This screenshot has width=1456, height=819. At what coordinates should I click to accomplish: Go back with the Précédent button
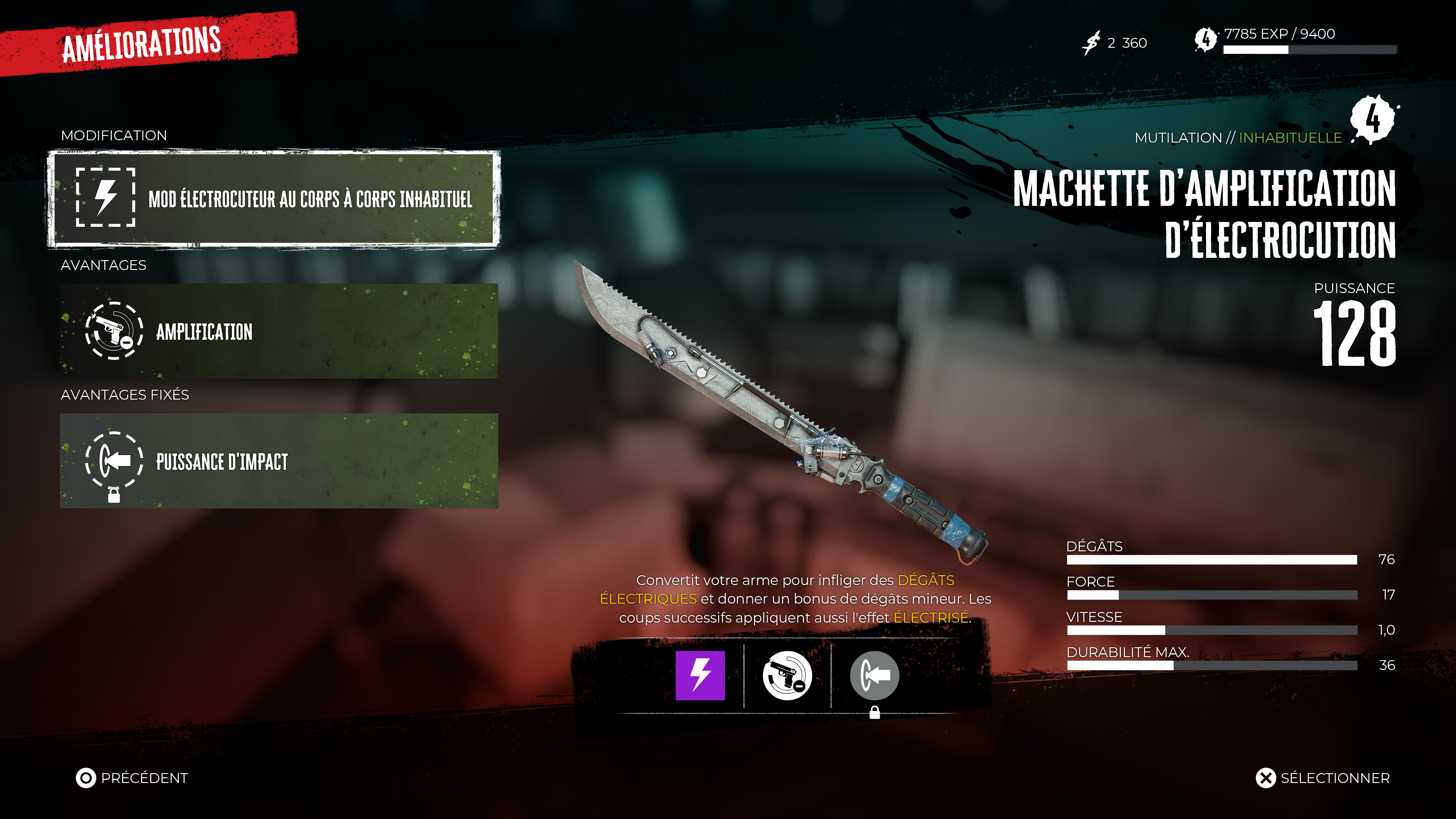pyautogui.click(x=132, y=778)
